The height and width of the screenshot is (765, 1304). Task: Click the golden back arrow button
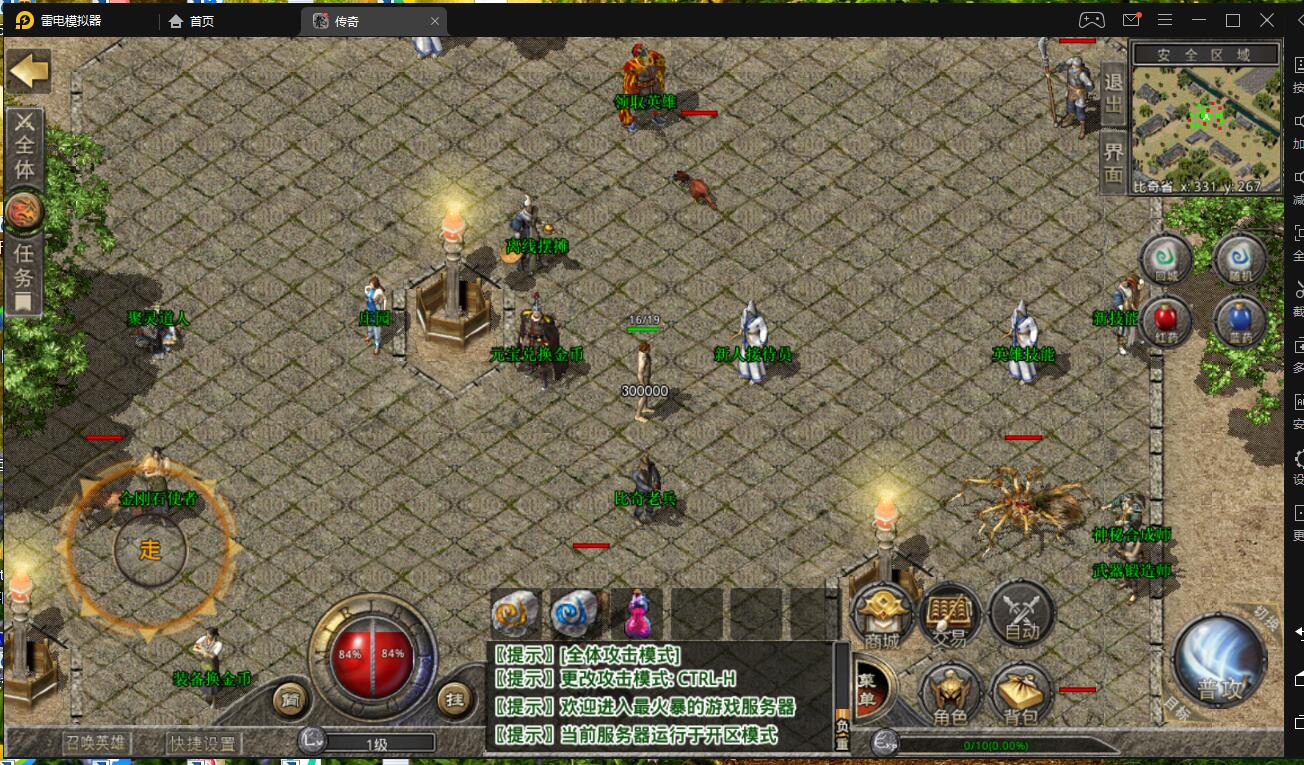[28, 71]
